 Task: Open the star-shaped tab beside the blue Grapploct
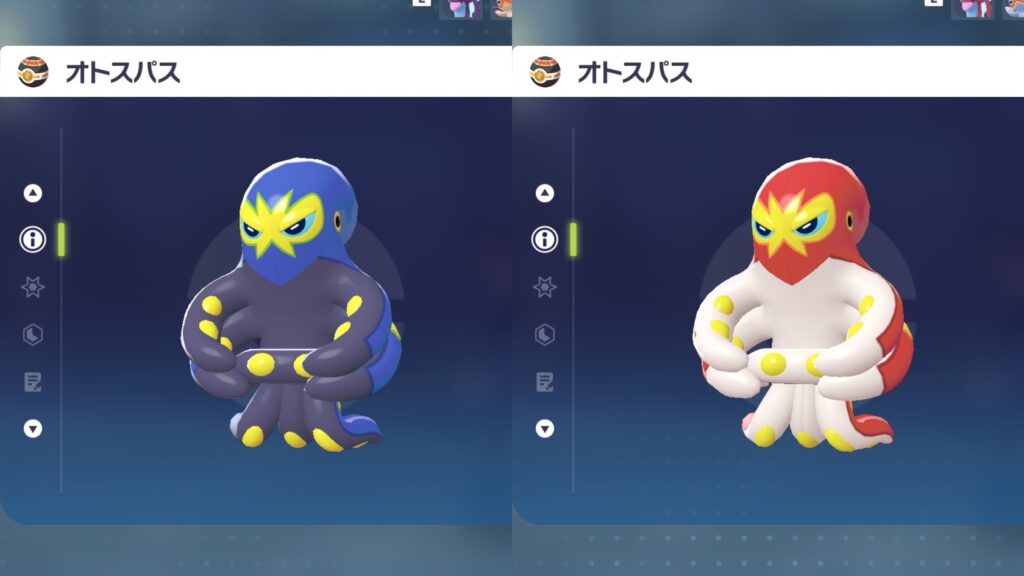point(33,287)
